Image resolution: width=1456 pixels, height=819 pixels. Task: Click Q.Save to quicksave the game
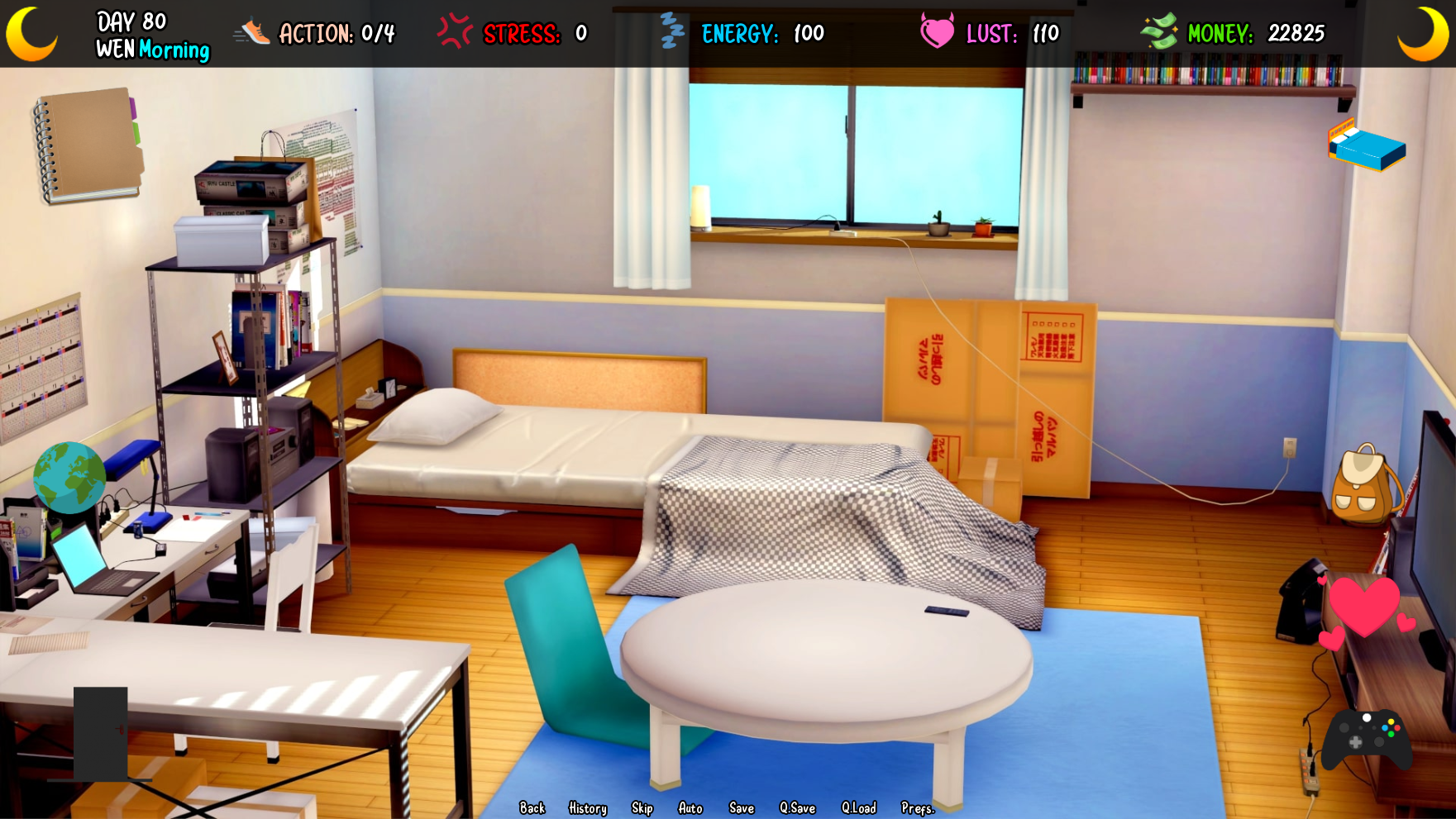(797, 808)
